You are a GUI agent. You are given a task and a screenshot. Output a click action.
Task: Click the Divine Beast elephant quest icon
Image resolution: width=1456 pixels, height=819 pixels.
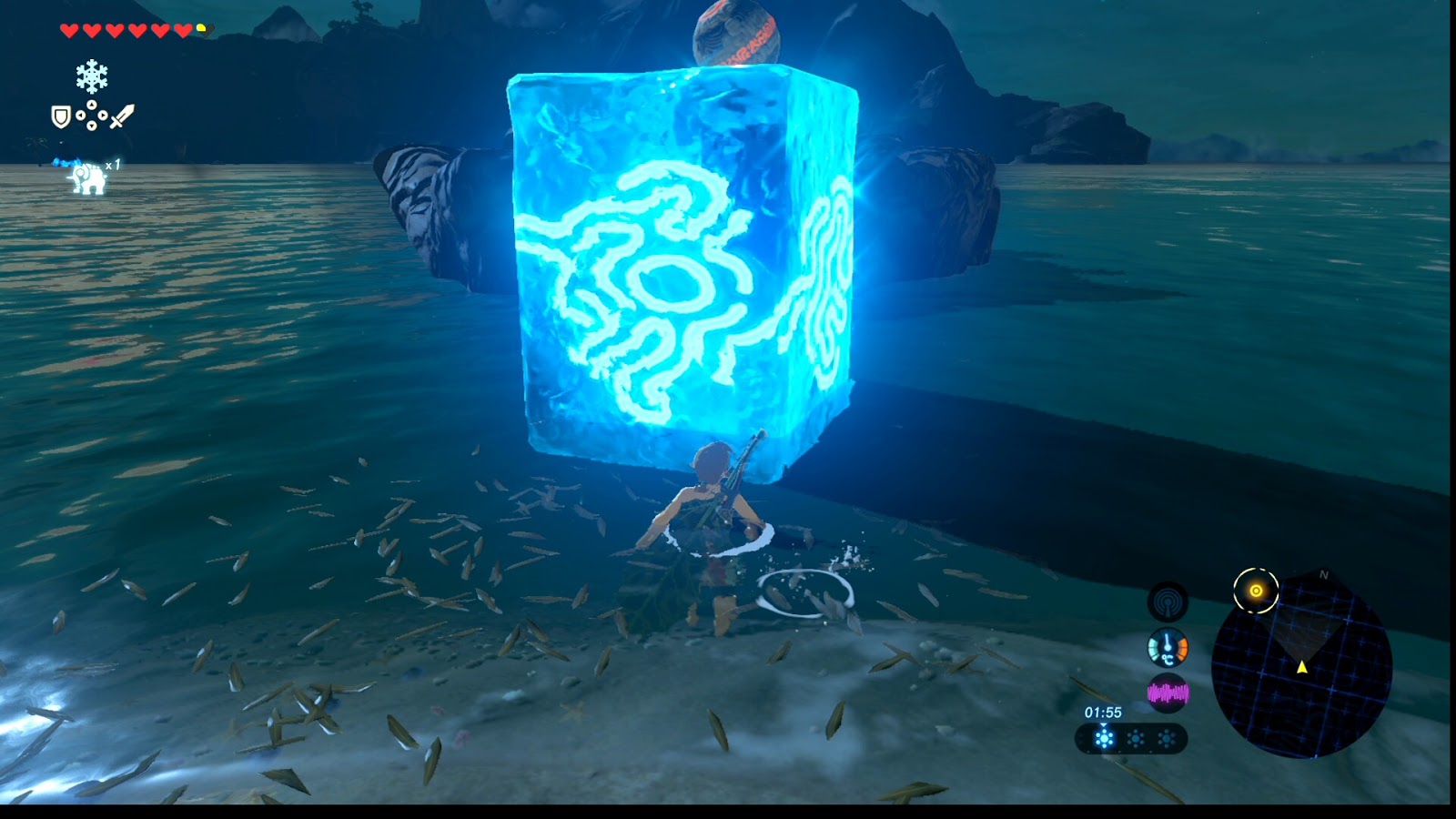pyautogui.click(x=86, y=177)
